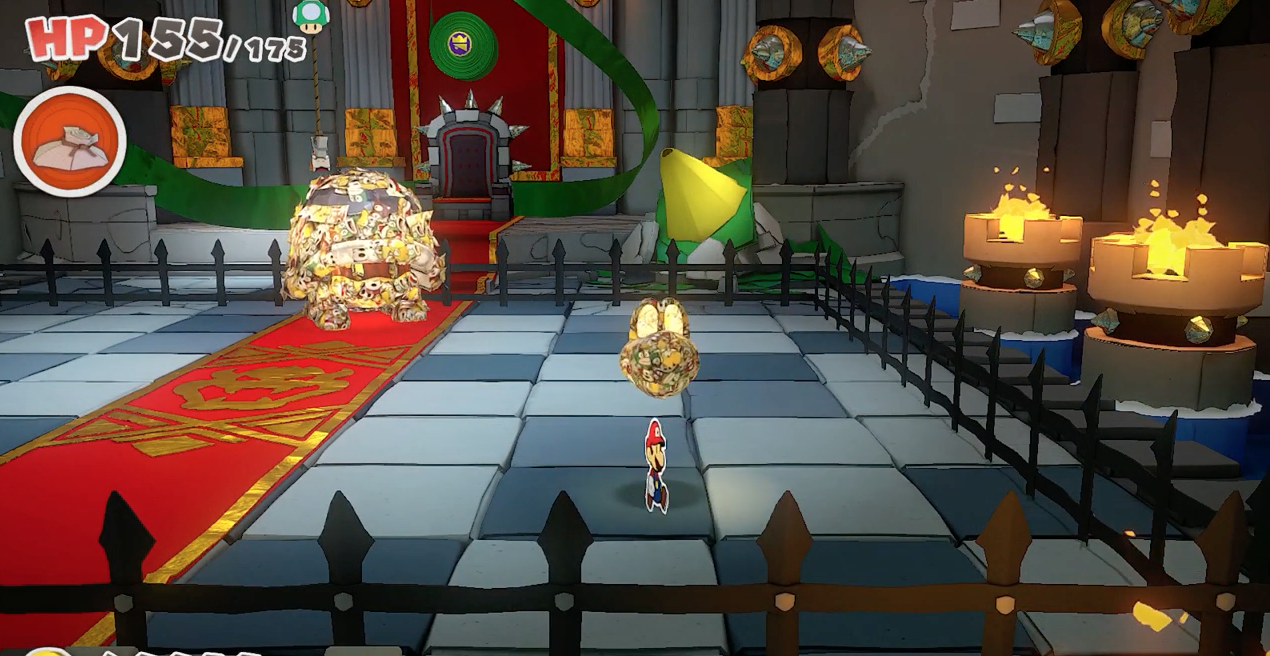The width and height of the screenshot is (1270, 656).
Task: Select the confetti bag icon
Action: tap(69, 142)
